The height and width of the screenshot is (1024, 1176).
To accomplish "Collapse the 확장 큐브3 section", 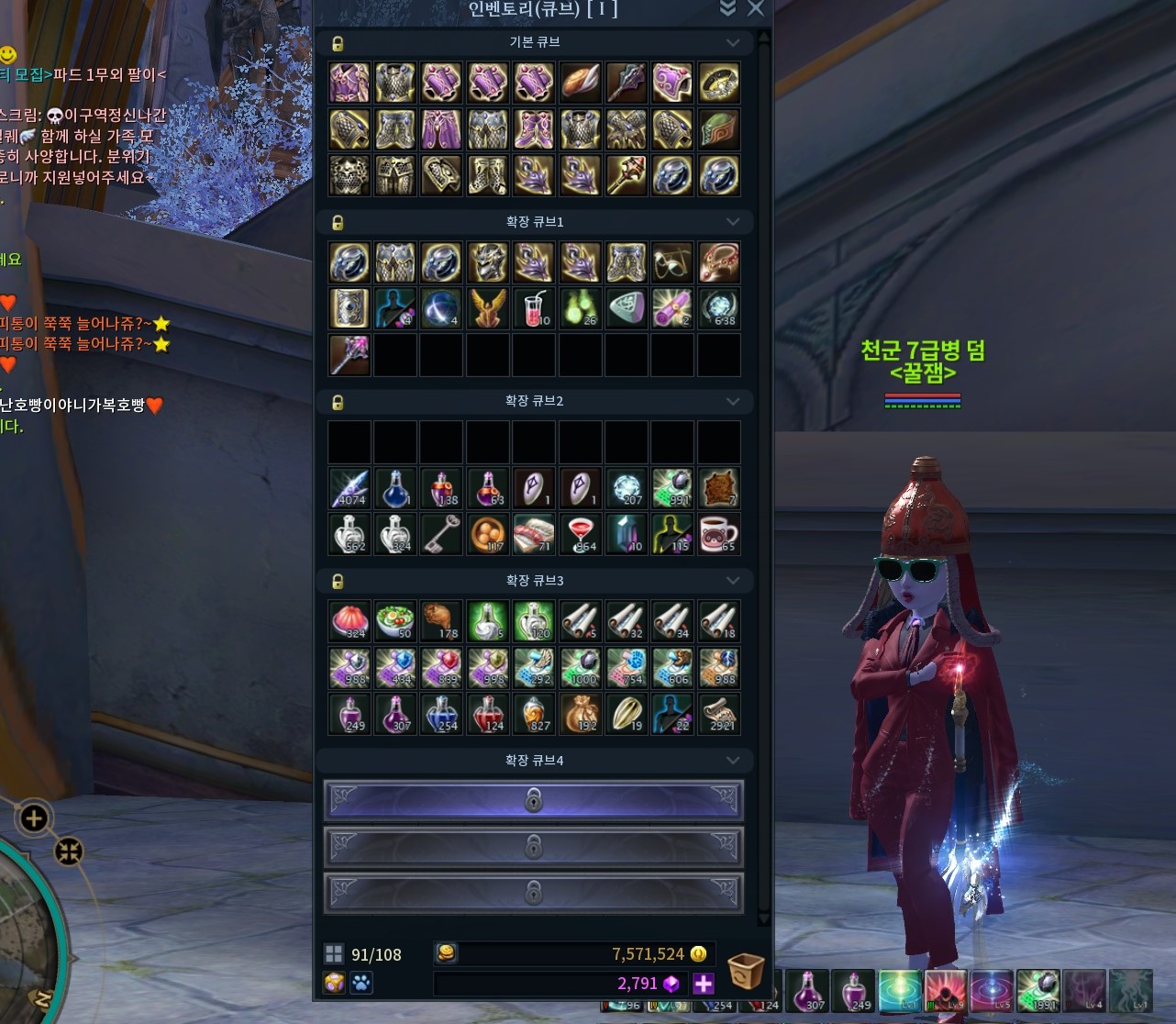I will 732,581.
